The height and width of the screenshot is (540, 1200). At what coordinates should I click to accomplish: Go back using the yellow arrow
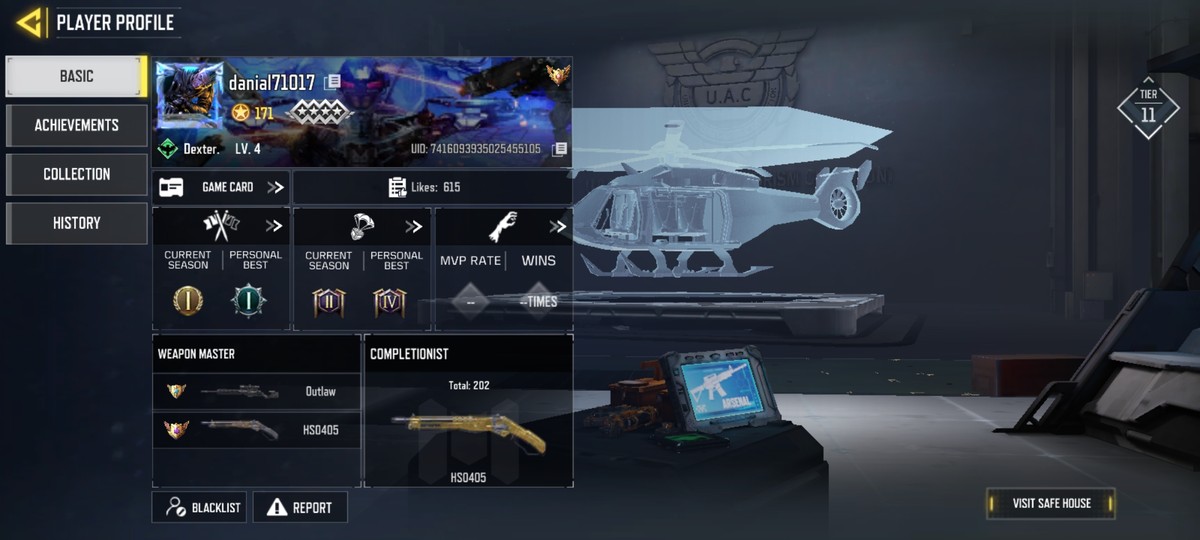(x=29, y=22)
